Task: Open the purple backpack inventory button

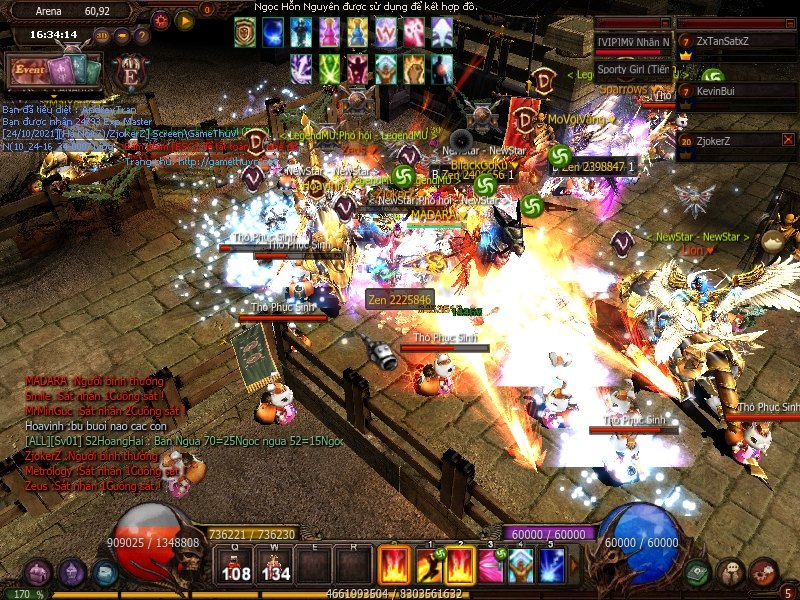Action: [37, 573]
